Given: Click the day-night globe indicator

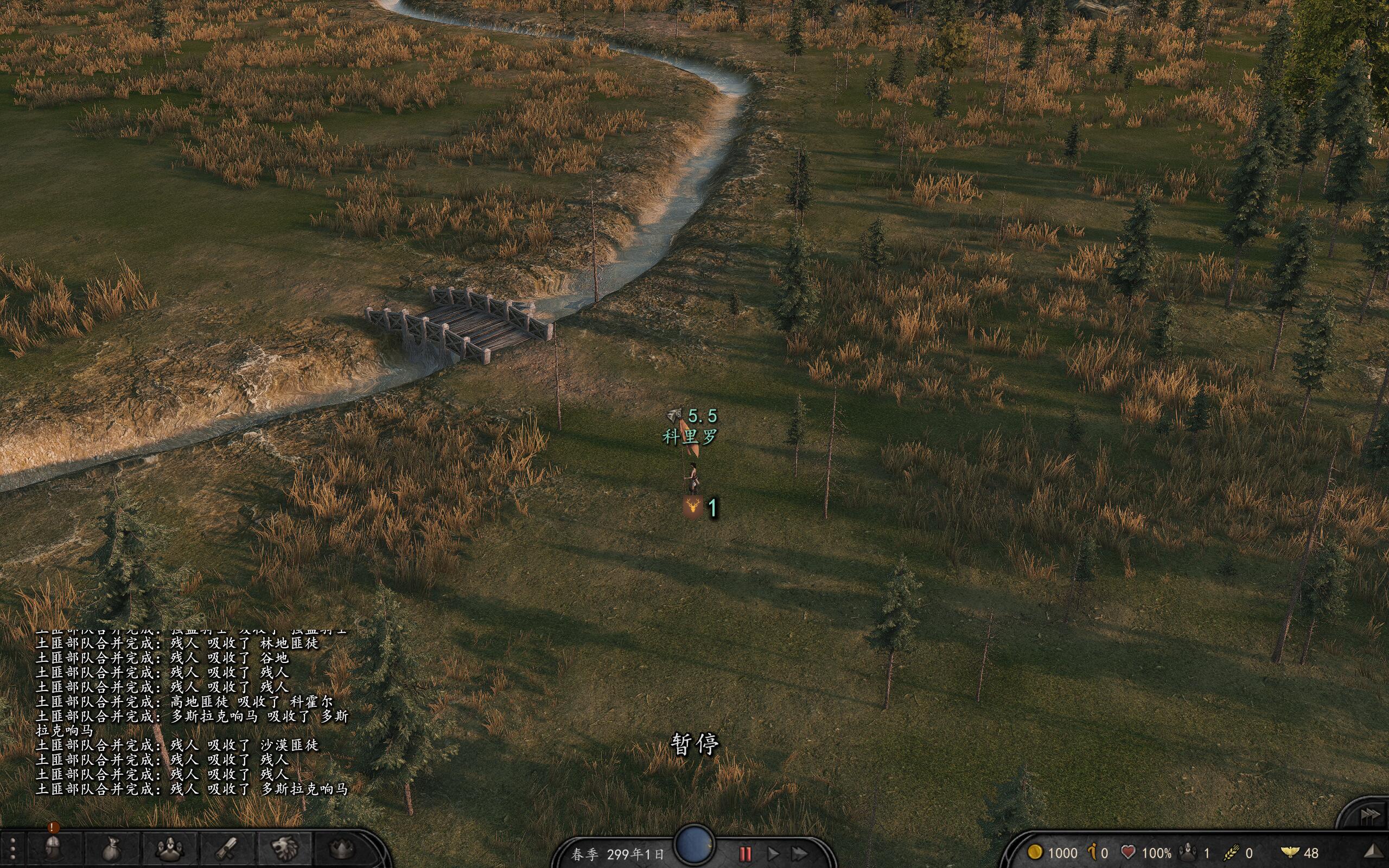Looking at the screenshot, I should (694, 843).
